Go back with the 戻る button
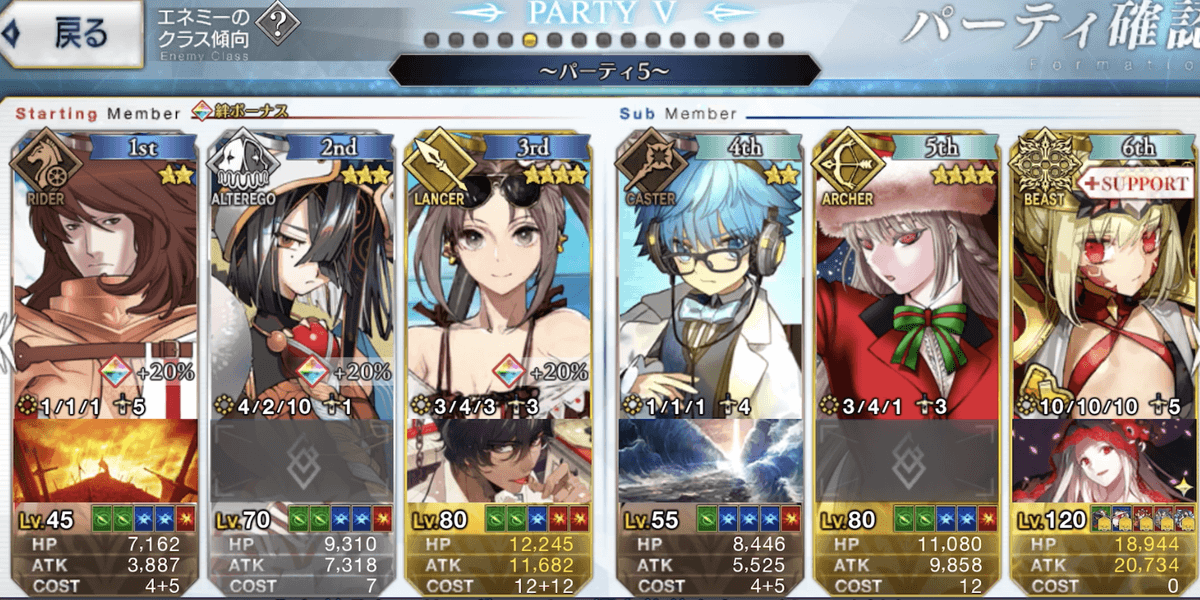This screenshot has height=600, width=1200. tap(70, 35)
